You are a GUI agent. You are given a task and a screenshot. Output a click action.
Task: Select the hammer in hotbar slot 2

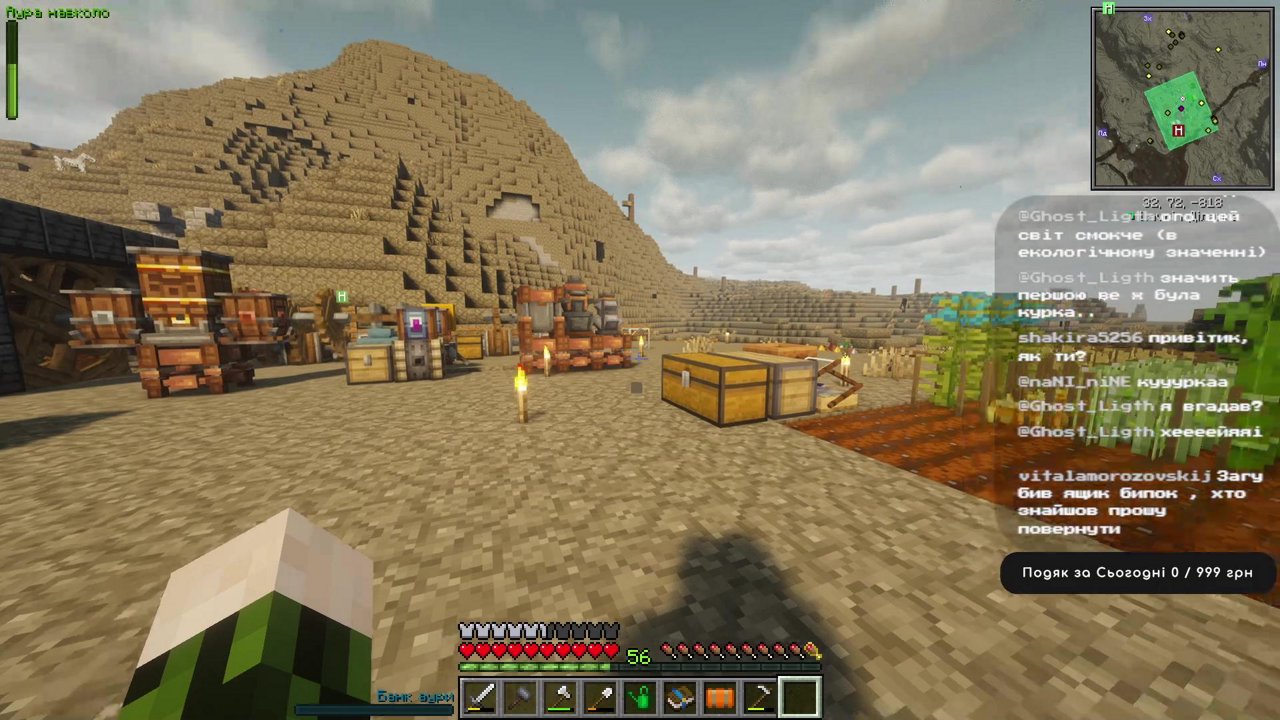[x=518, y=694]
